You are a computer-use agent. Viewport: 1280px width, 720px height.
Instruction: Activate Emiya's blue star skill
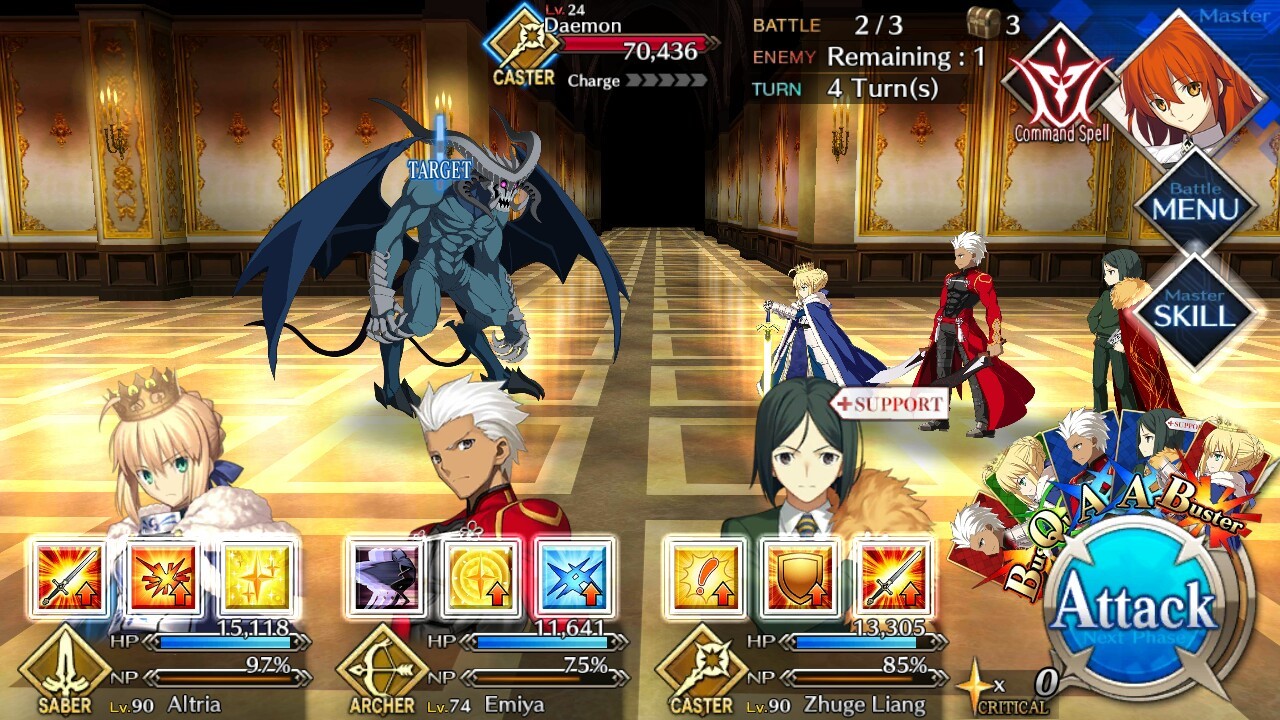tap(574, 578)
